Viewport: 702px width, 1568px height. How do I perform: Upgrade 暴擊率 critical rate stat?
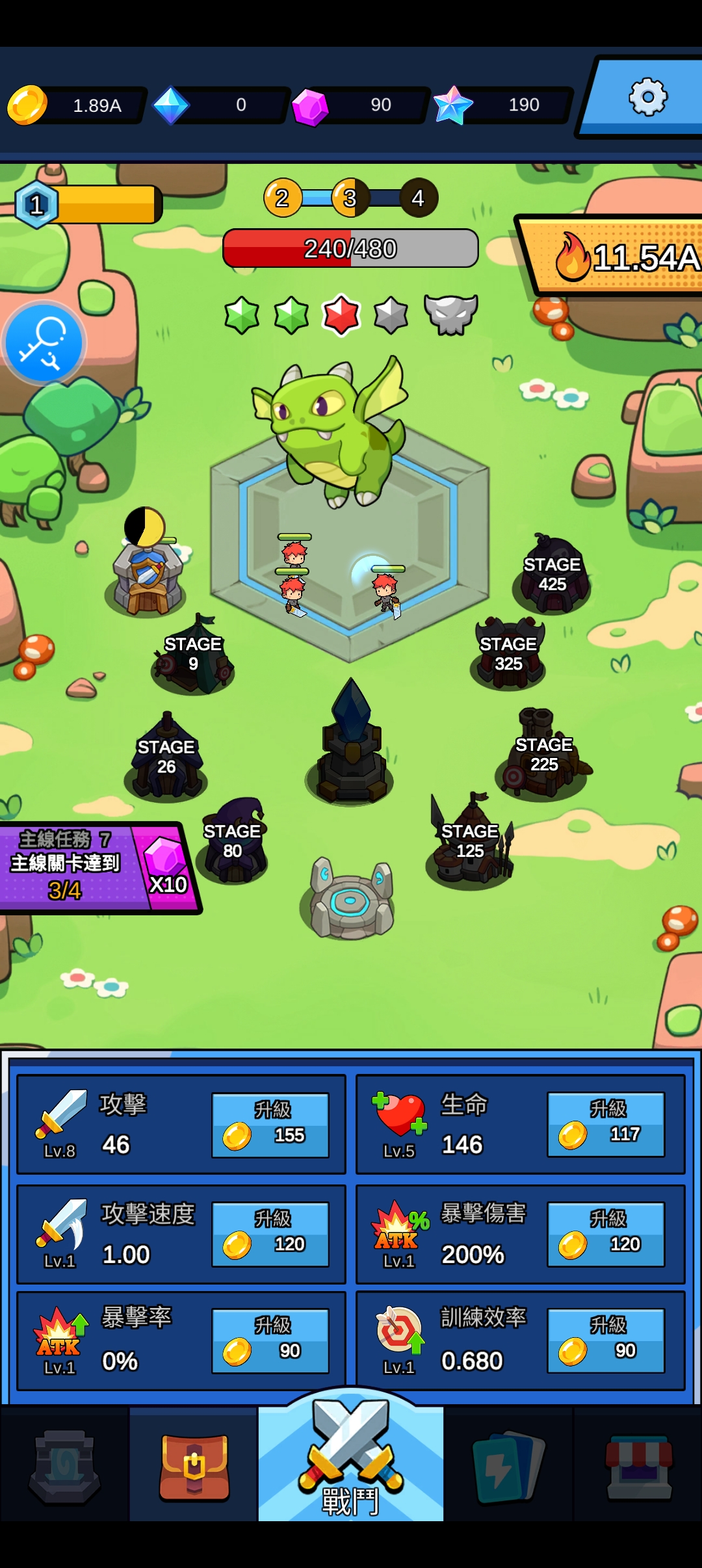270,1340
